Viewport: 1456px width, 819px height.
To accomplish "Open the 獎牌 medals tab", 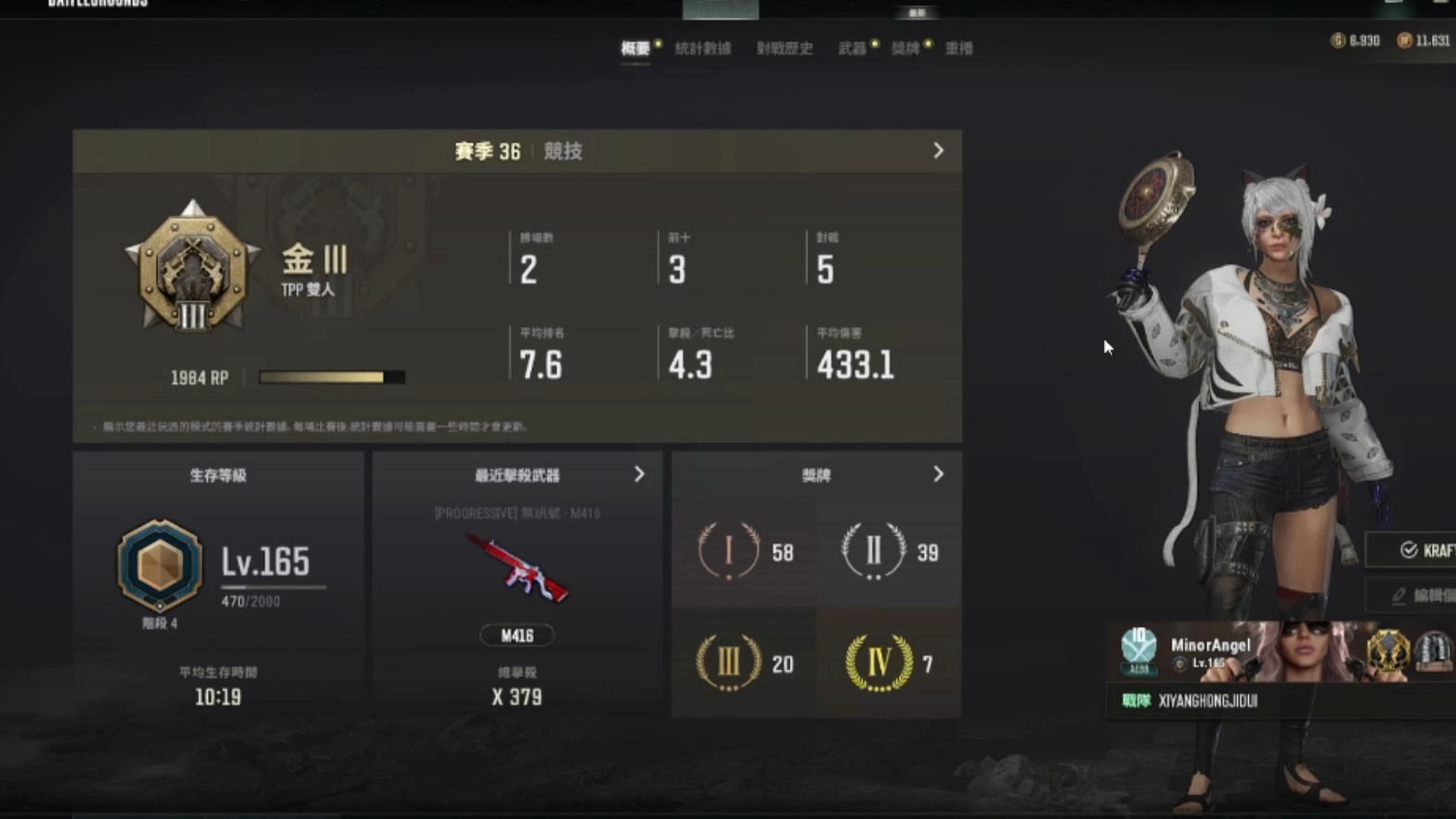I will pos(905,49).
